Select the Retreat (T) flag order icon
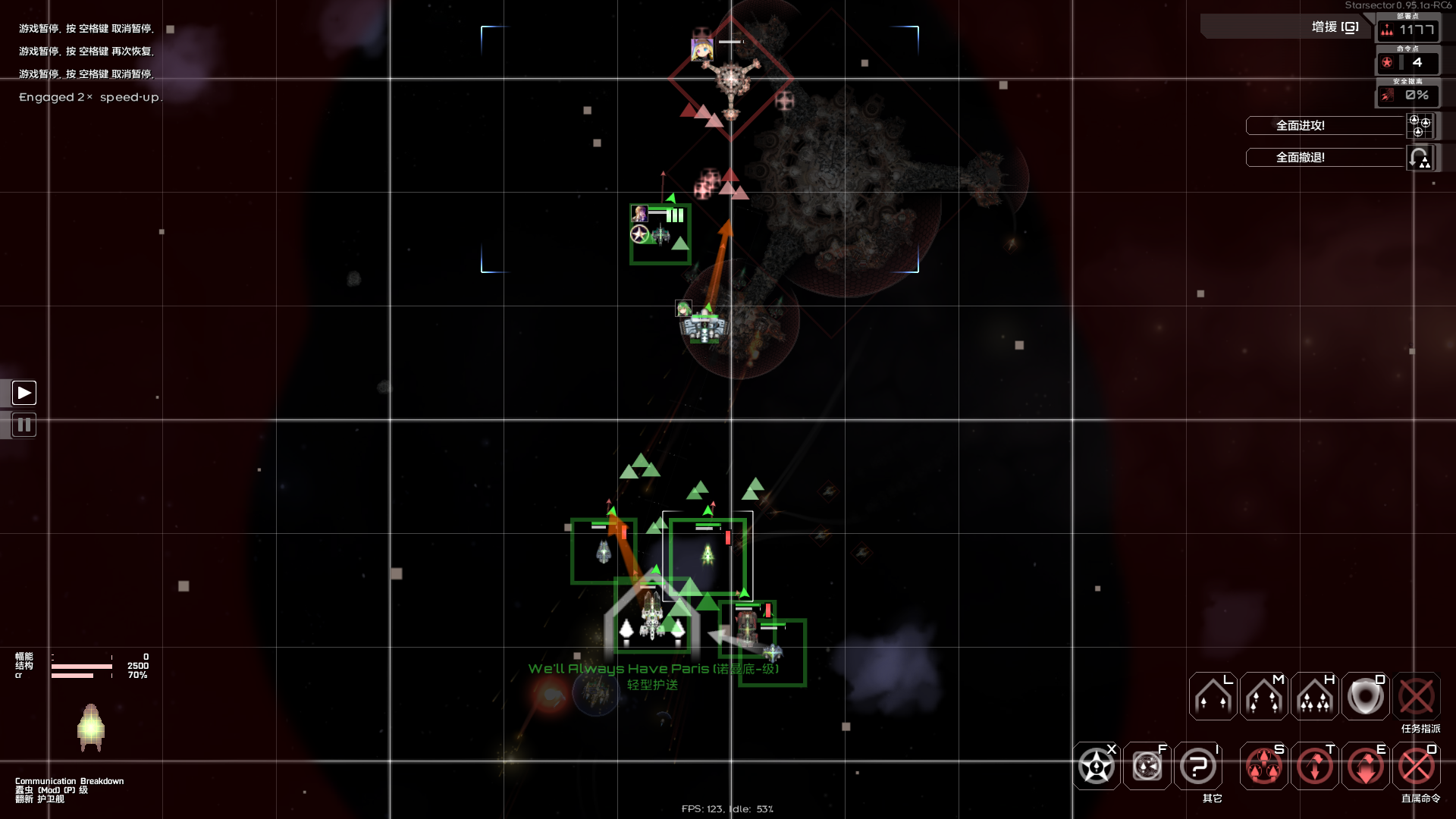Image resolution: width=1456 pixels, height=819 pixels. coord(1315,766)
